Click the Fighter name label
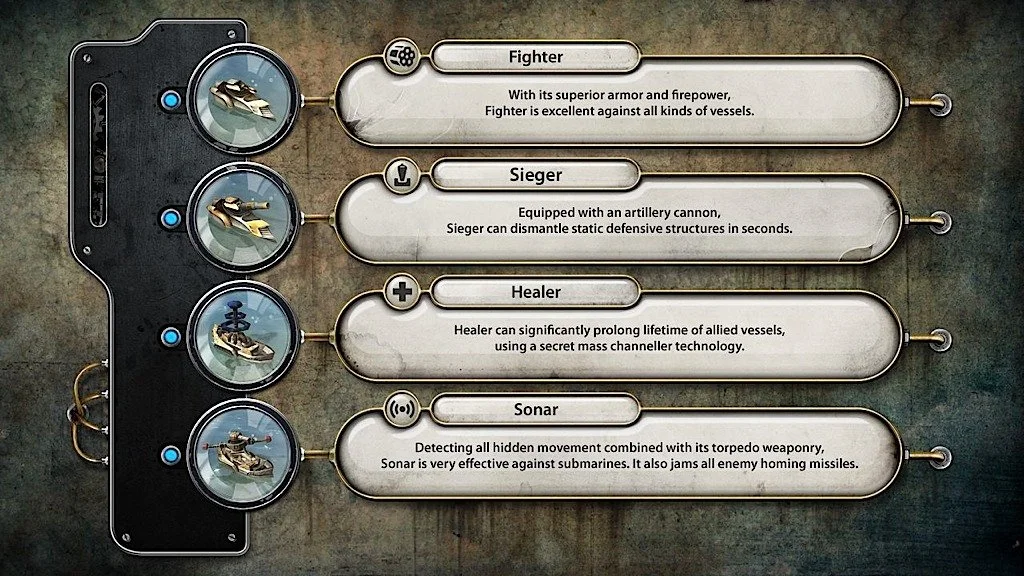Image resolution: width=1024 pixels, height=576 pixels. [535, 56]
